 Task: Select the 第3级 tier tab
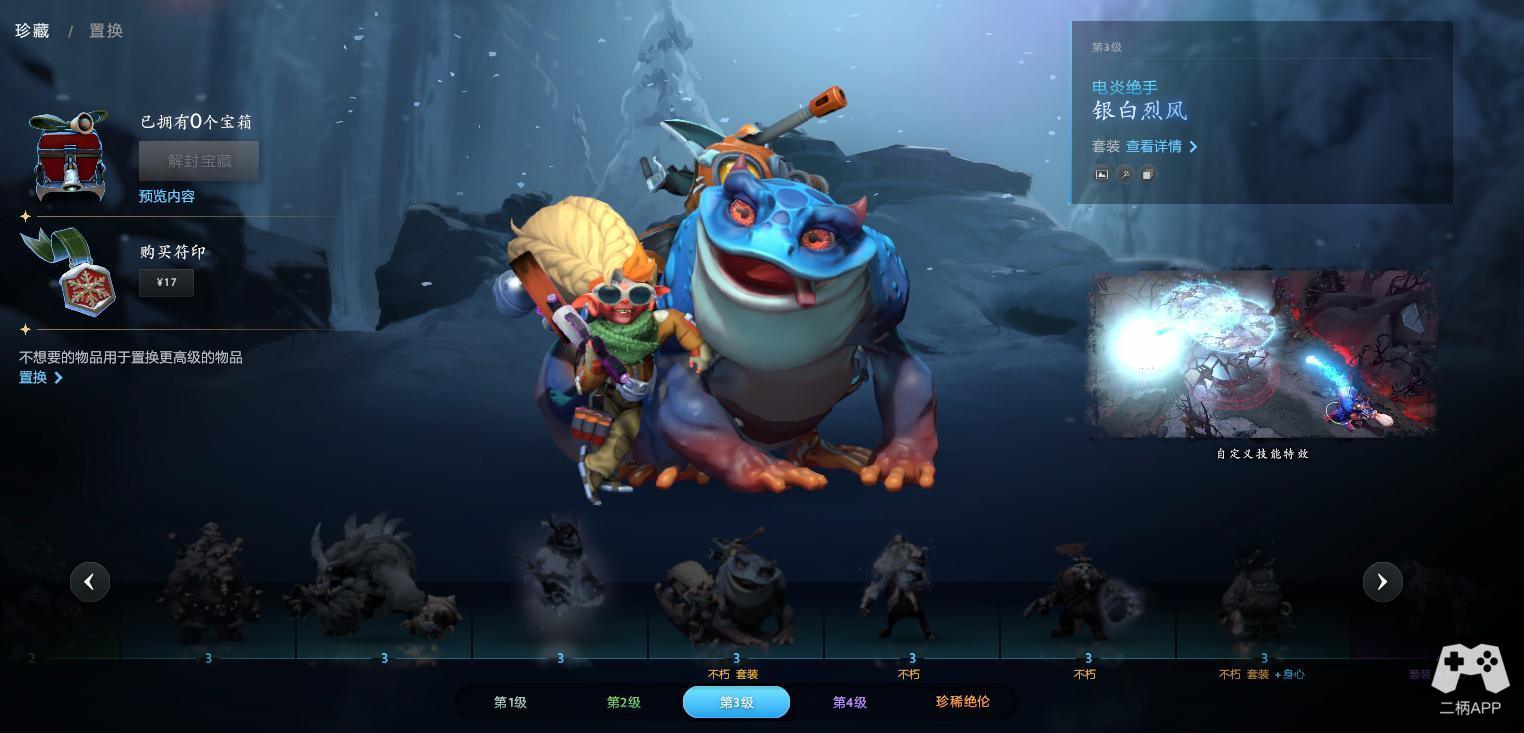tap(736, 702)
